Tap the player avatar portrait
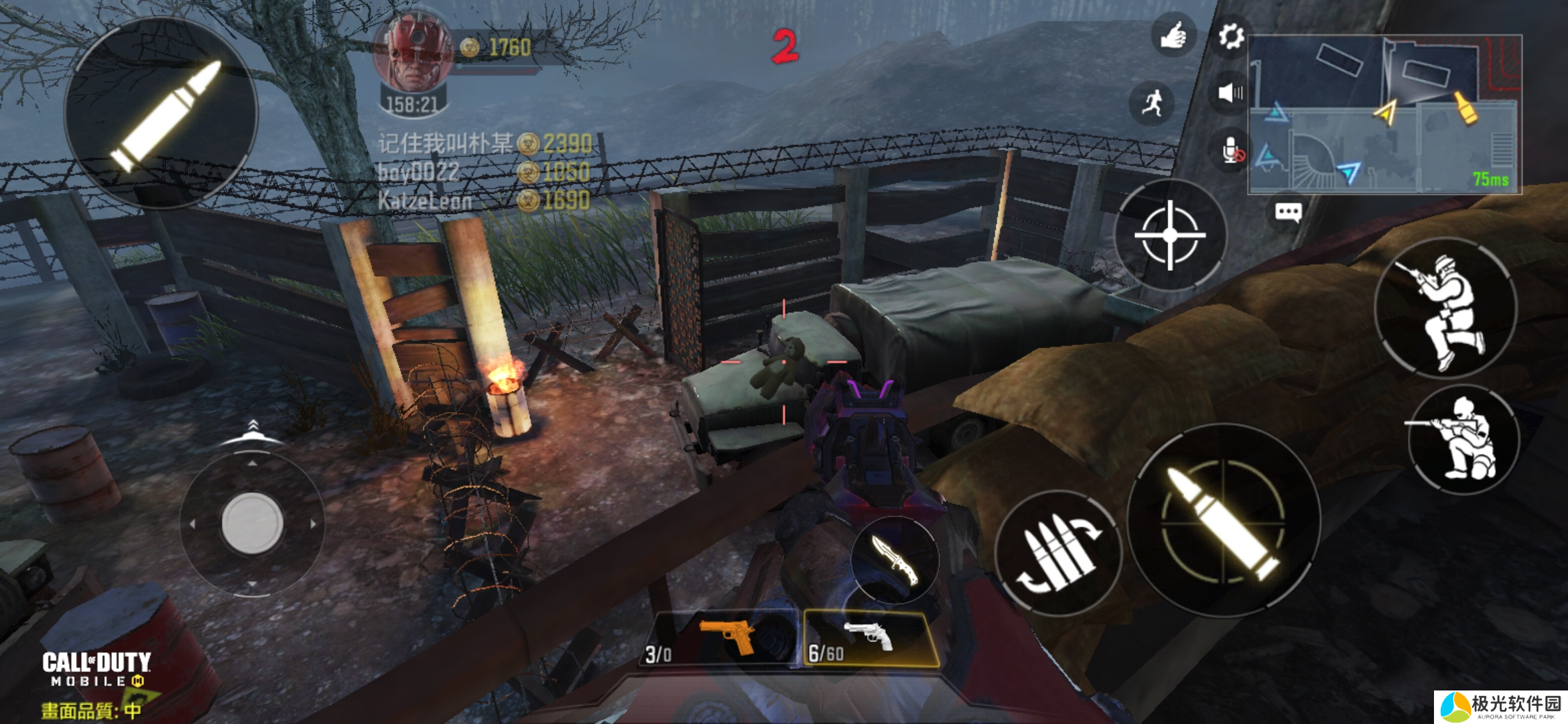This screenshot has height=724, width=1568. pos(413,54)
